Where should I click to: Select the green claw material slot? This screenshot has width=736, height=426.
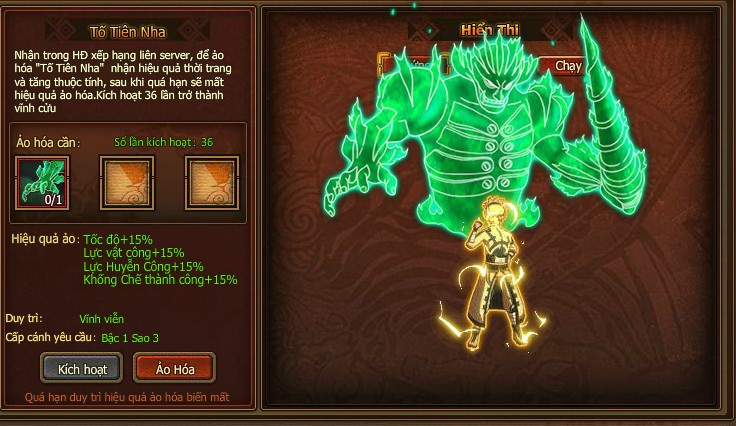point(42,183)
